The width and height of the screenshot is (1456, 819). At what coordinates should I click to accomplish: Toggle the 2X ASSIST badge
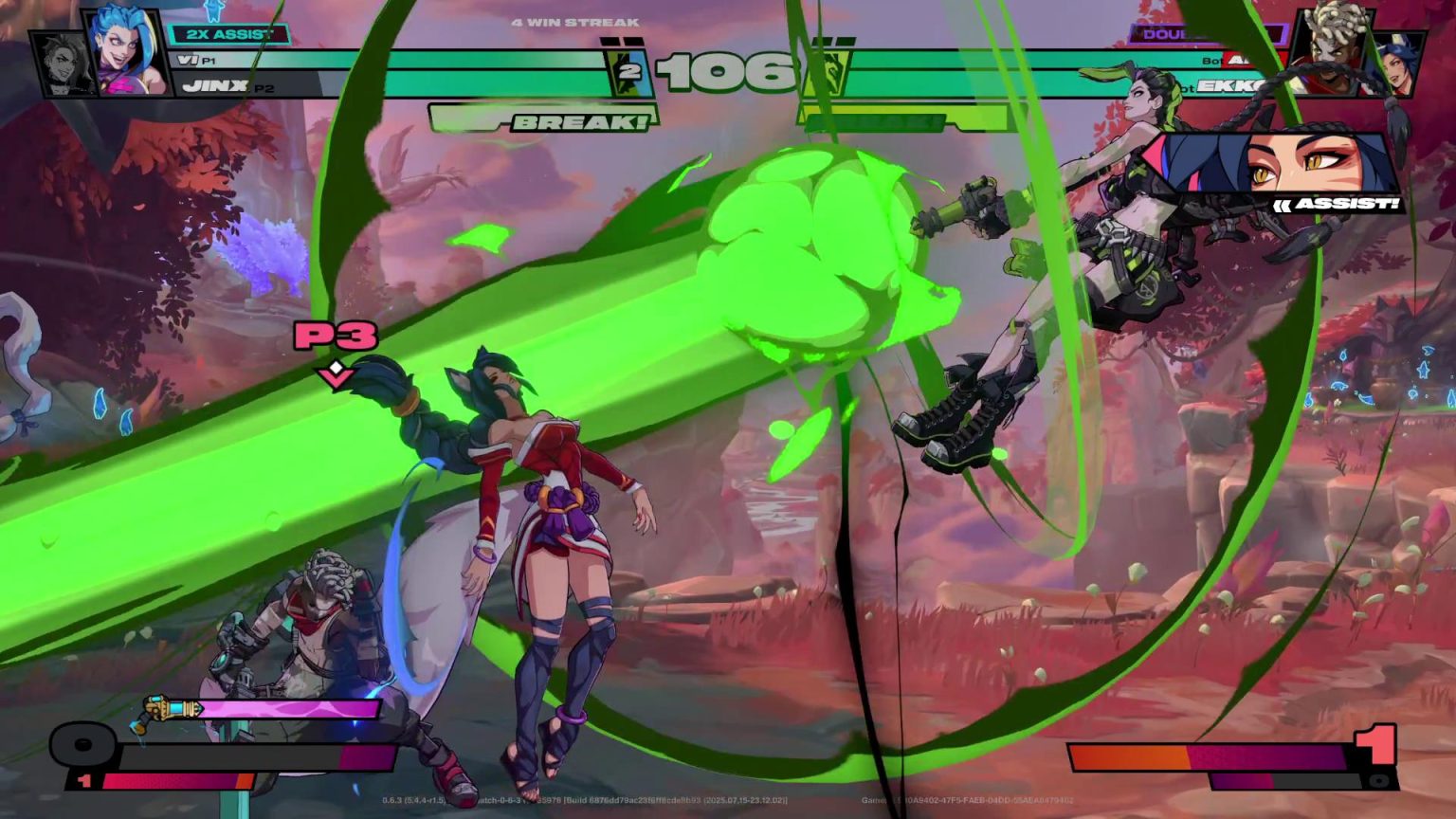point(229,33)
